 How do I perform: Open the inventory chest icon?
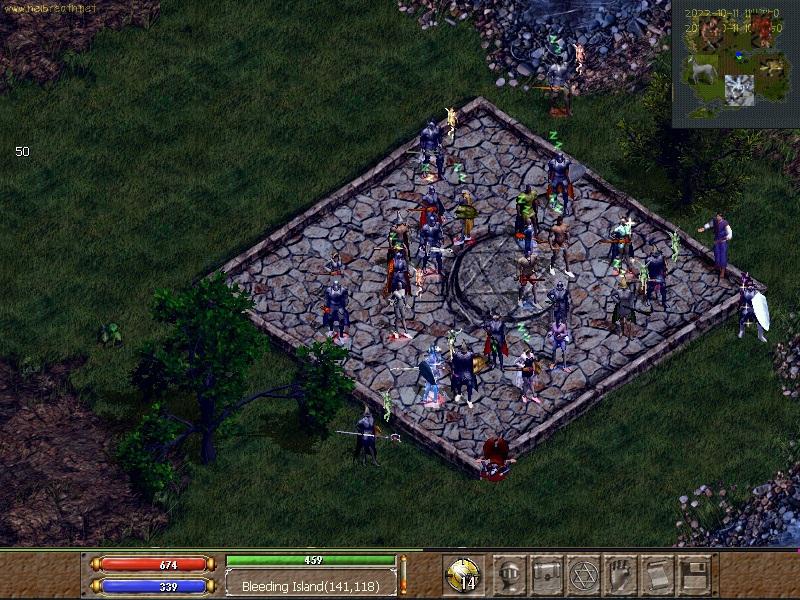click(547, 574)
